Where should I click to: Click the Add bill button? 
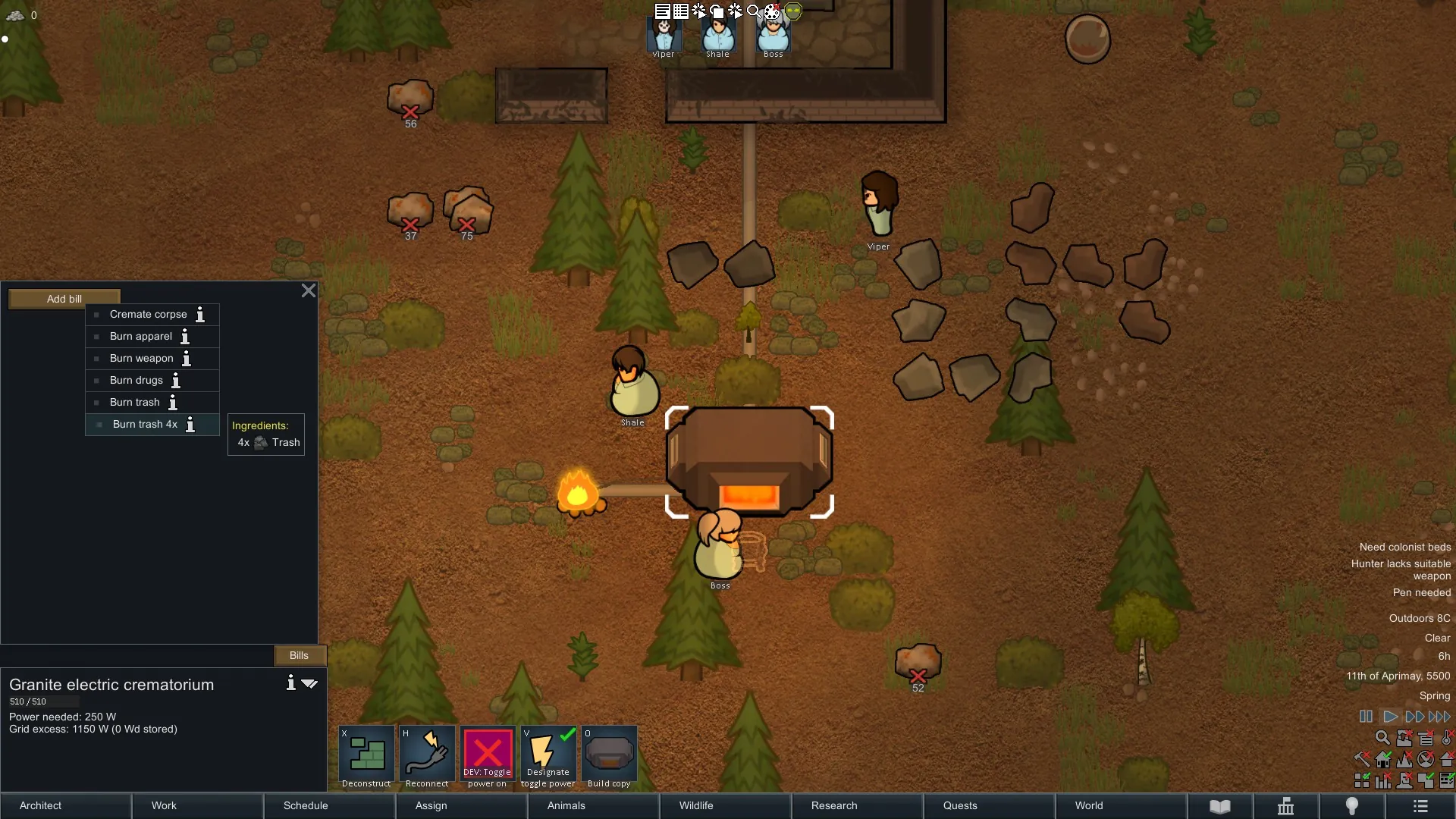click(x=64, y=299)
